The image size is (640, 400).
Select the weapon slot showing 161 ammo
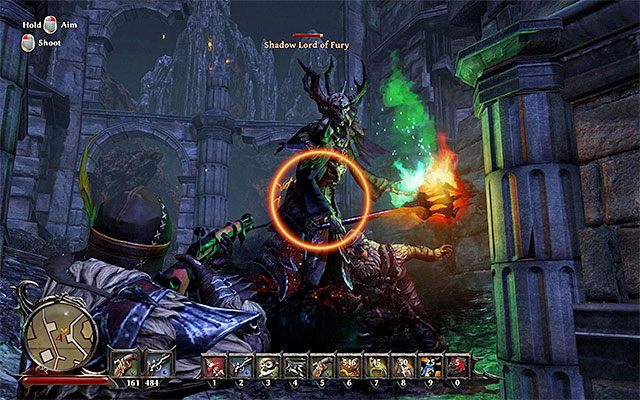click(128, 362)
